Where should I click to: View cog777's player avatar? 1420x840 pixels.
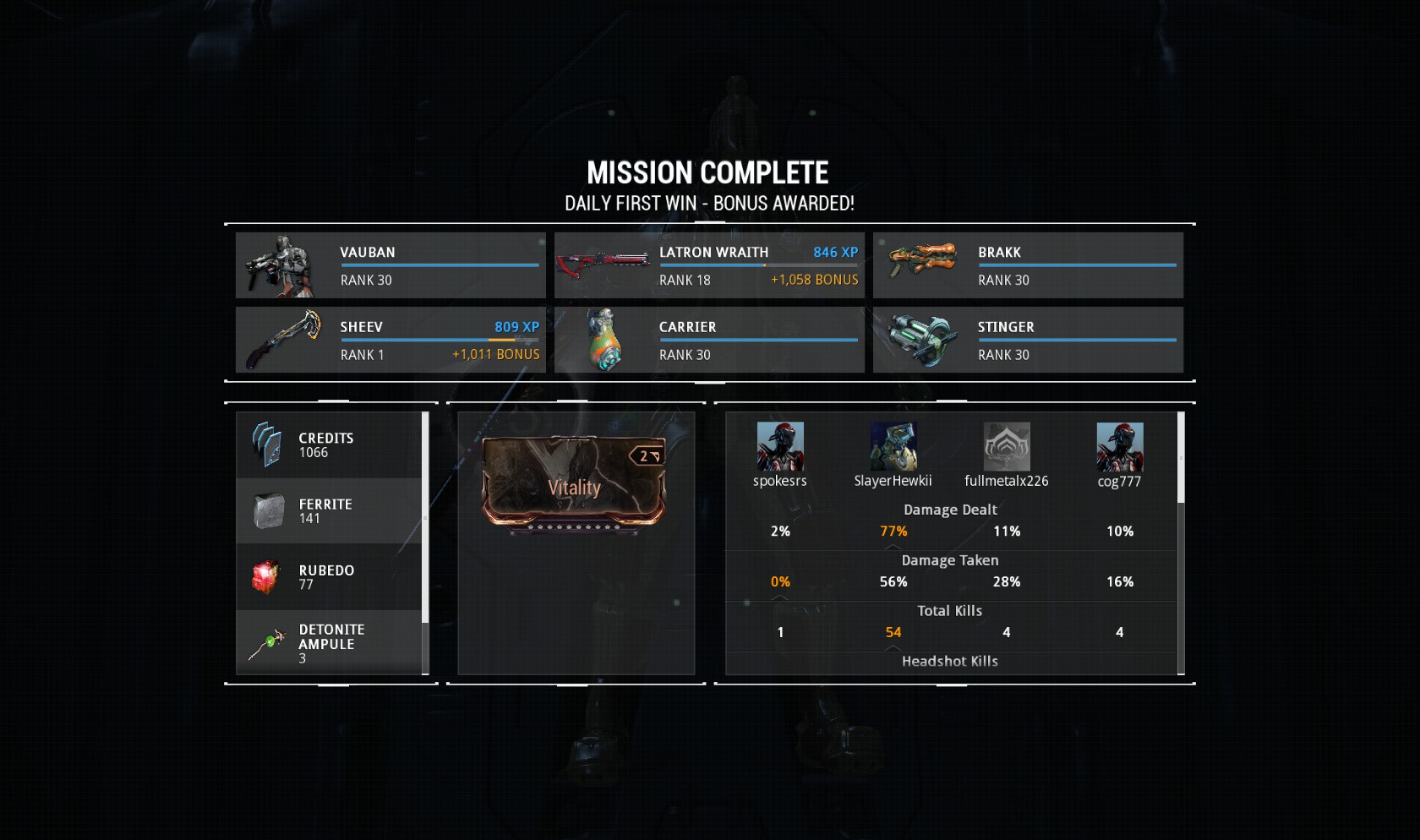click(1120, 447)
